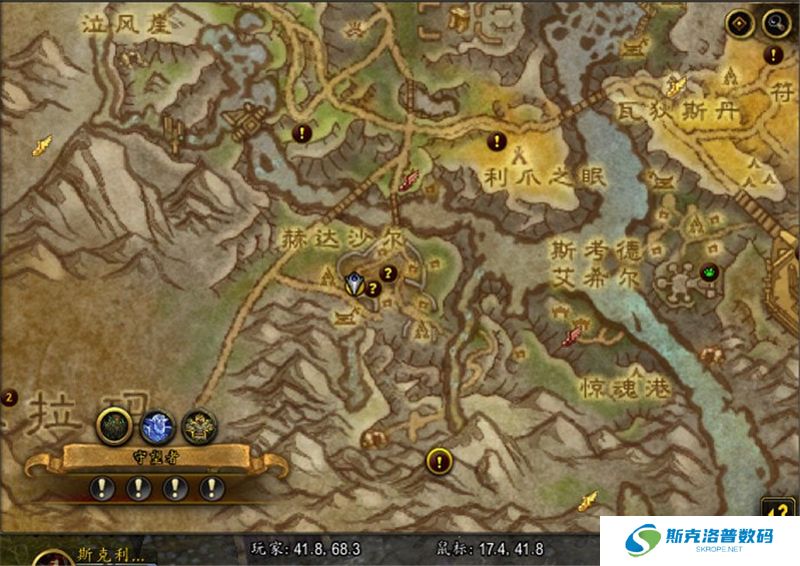Select the quest marker near 利爪之眼

pyautogui.click(x=496, y=141)
